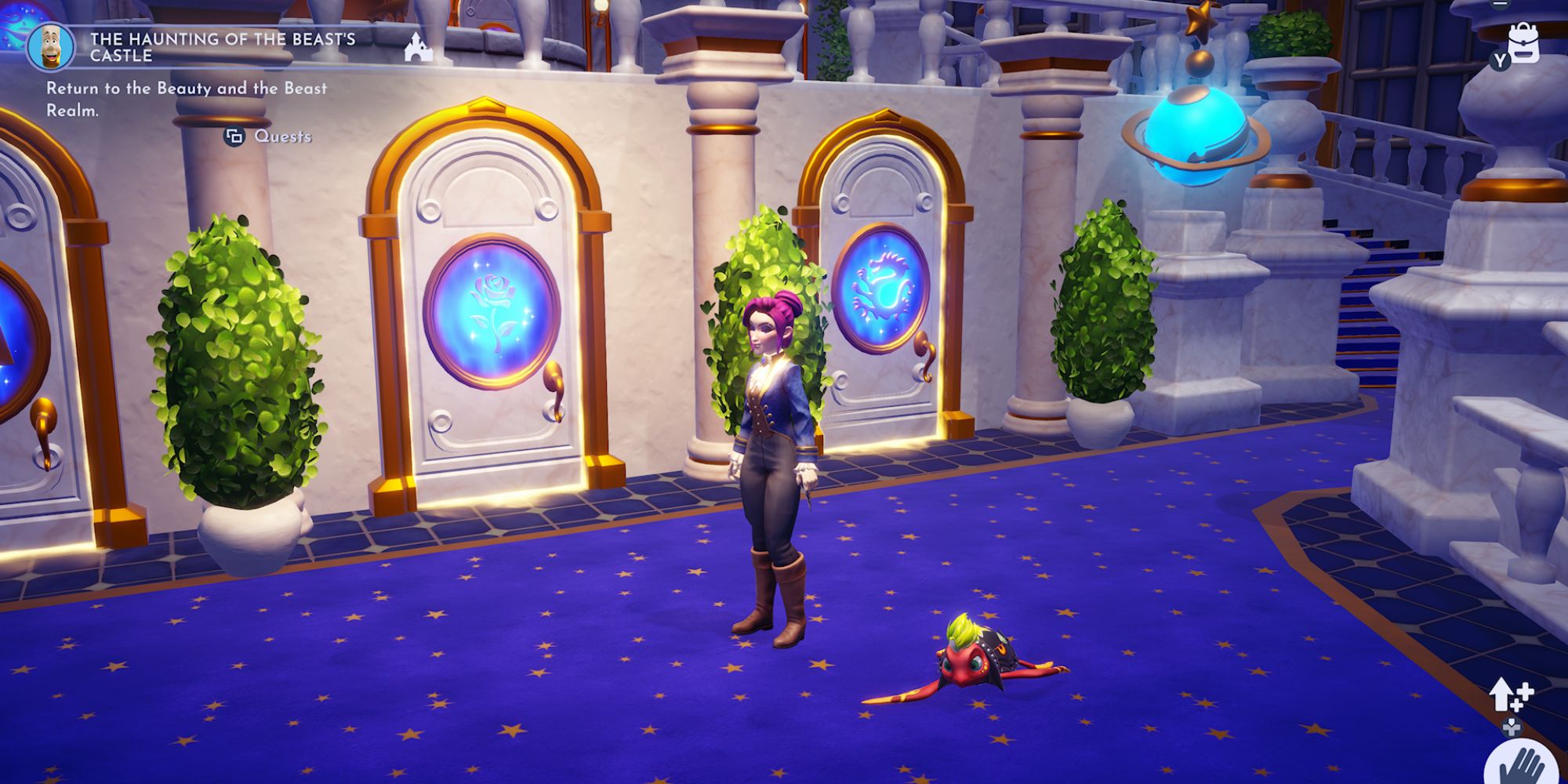Image resolution: width=1568 pixels, height=784 pixels.
Task: Click the upward arrow with plus icon
Action: [1510, 695]
